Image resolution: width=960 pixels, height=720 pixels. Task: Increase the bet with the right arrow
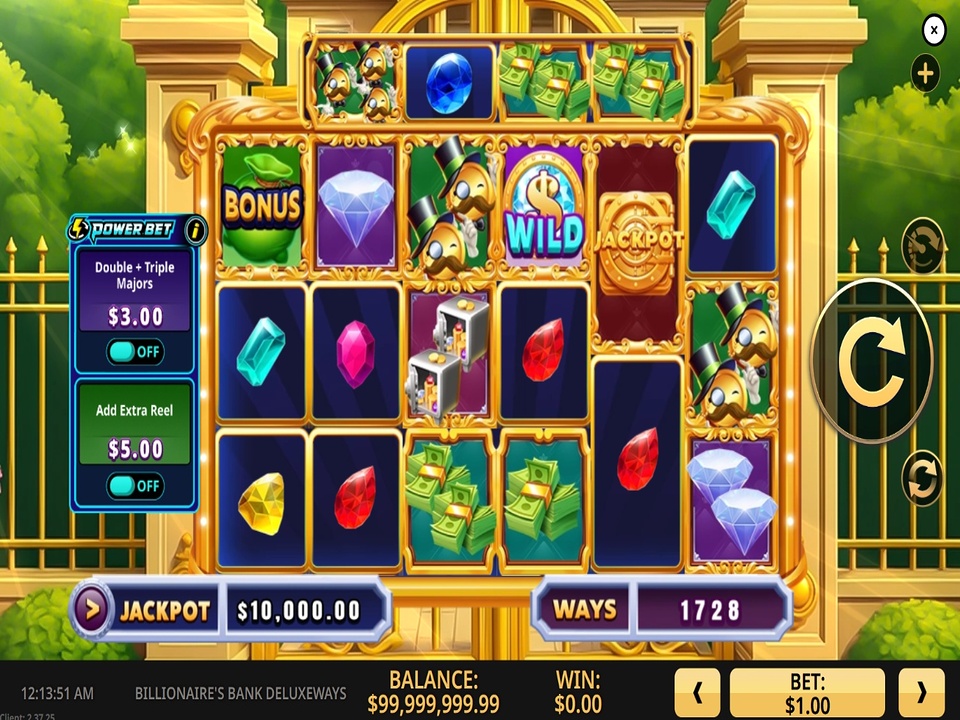click(921, 693)
